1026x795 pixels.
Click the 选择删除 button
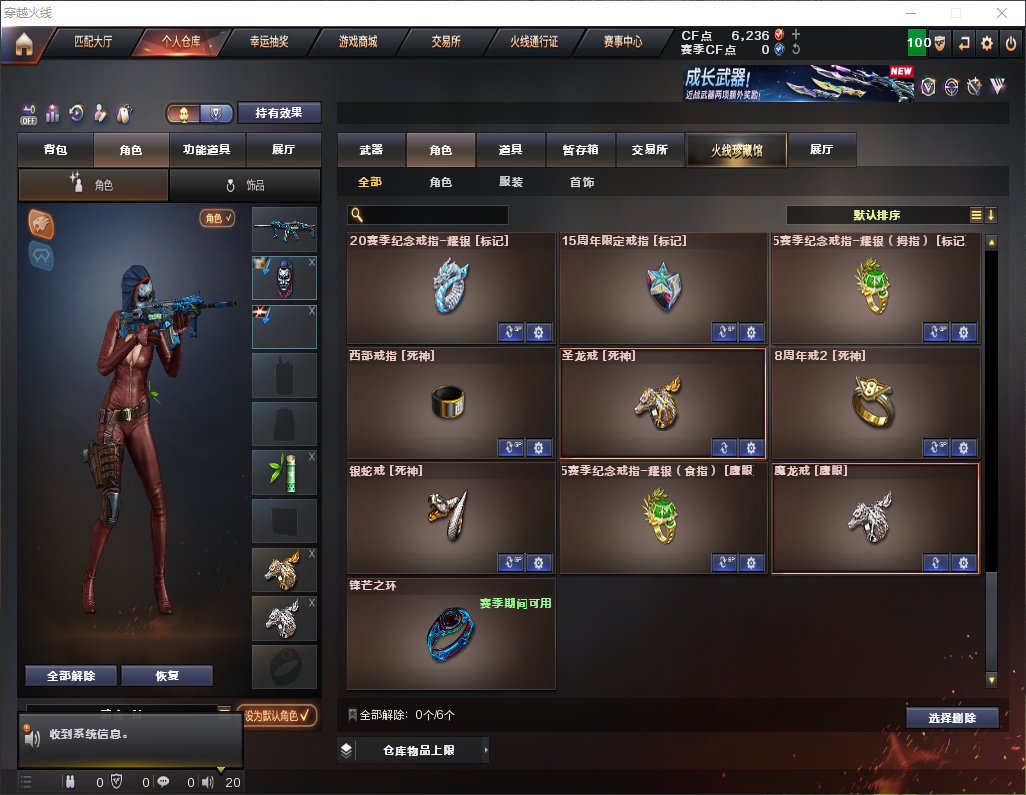click(x=952, y=718)
